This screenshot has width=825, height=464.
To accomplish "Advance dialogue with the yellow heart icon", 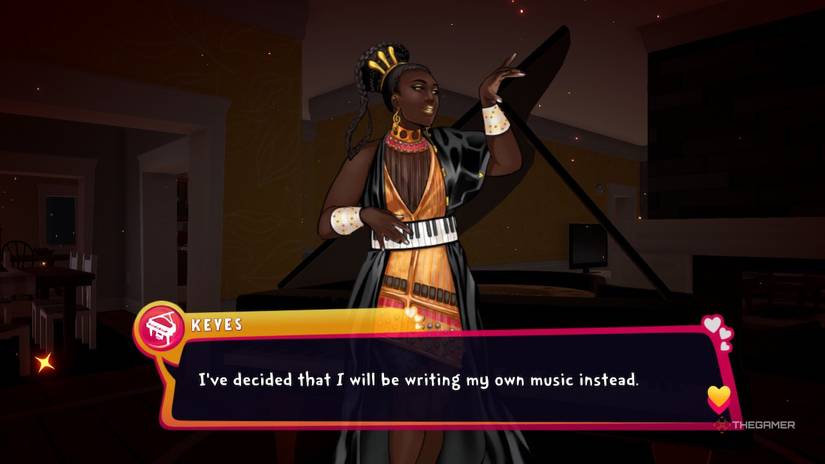I will pos(718,398).
